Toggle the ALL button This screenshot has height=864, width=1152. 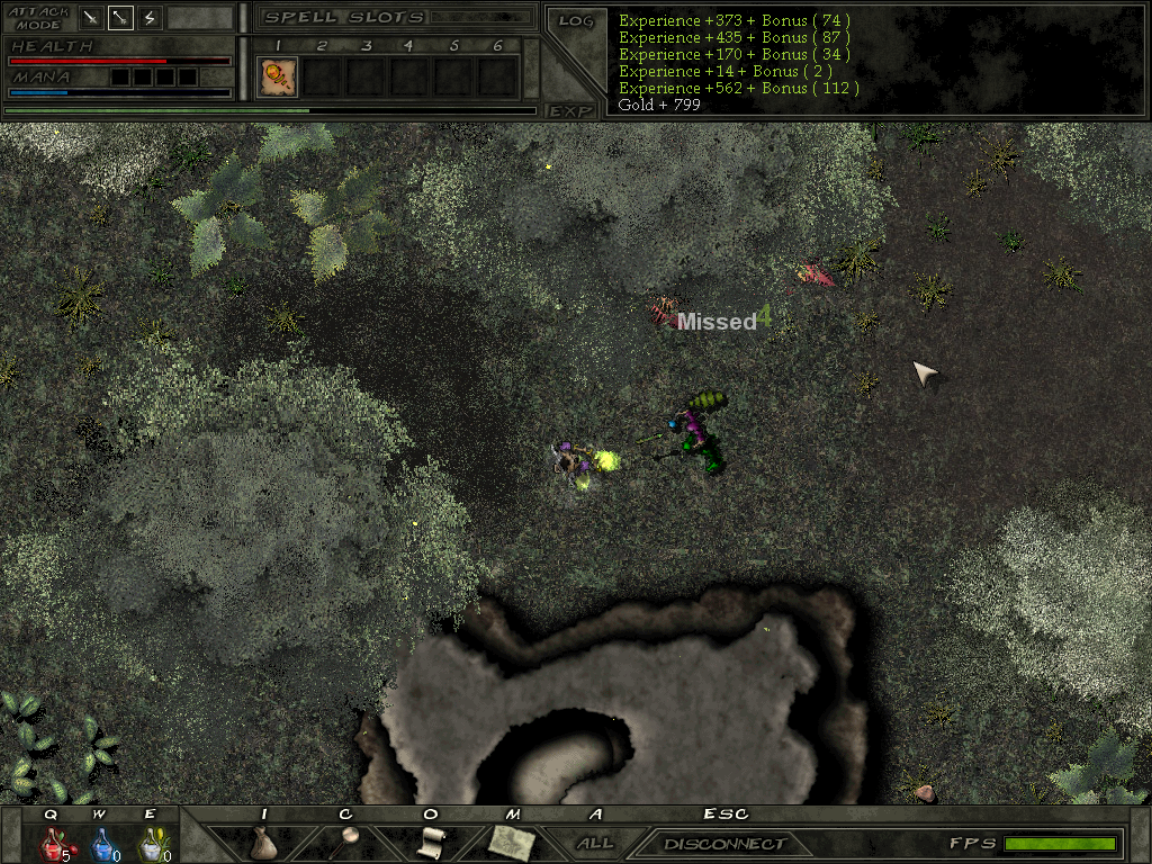[595, 843]
